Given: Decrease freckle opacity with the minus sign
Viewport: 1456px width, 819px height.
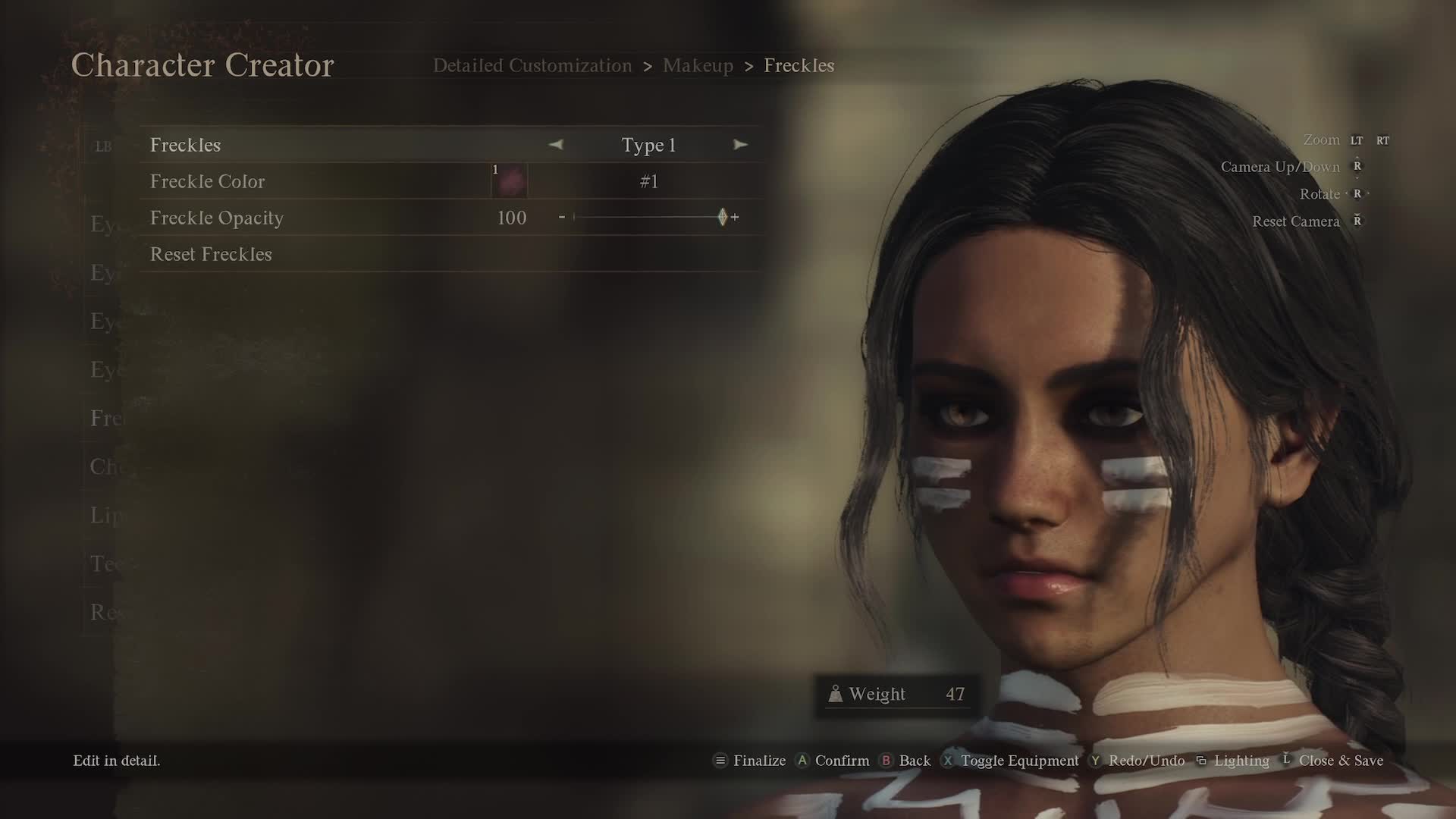Looking at the screenshot, I should (562, 218).
